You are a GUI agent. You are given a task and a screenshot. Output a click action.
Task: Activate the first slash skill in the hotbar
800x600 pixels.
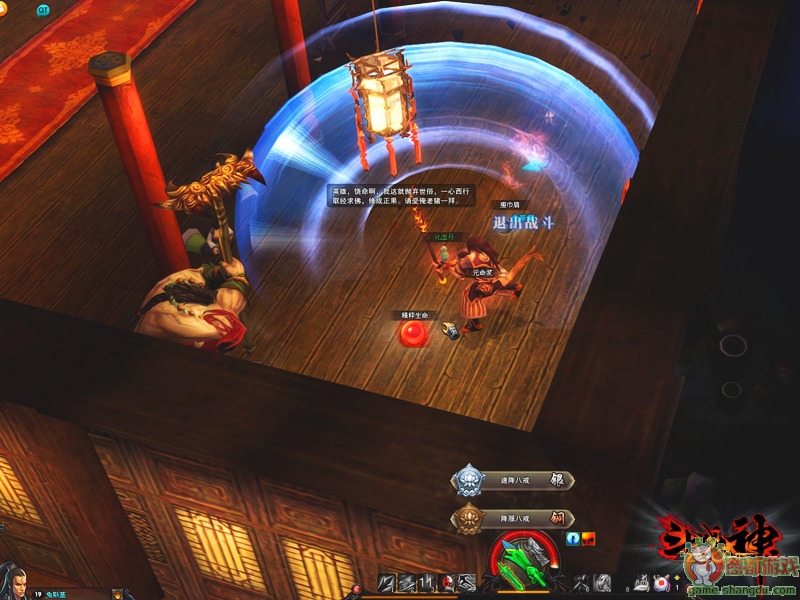coord(388,583)
